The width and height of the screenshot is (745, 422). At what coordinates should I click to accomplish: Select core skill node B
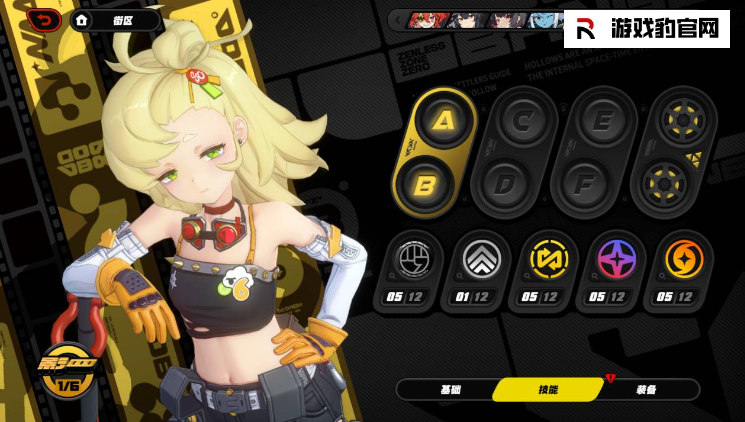[423, 184]
